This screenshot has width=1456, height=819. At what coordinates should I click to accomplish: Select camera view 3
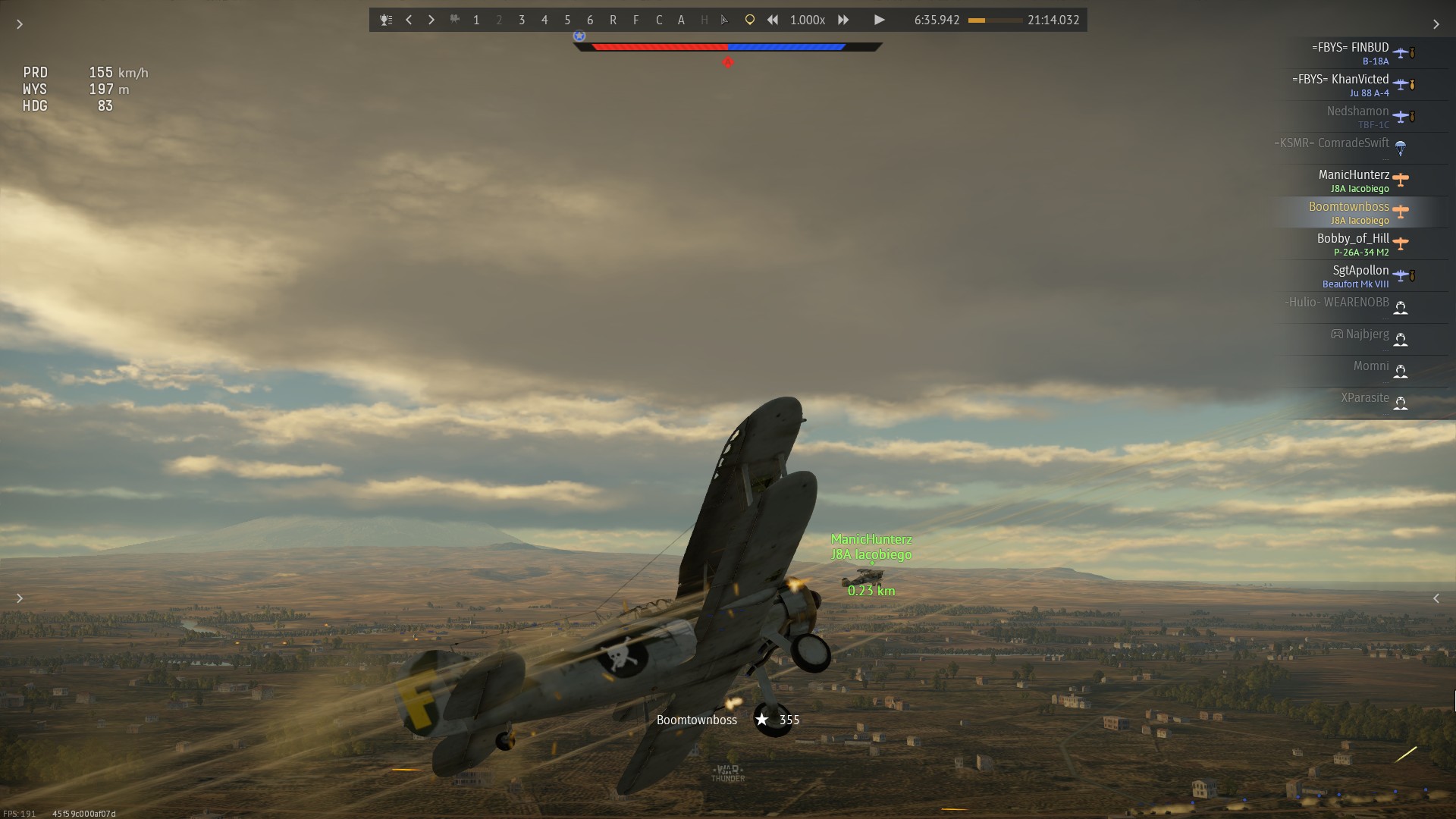[x=522, y=20]
